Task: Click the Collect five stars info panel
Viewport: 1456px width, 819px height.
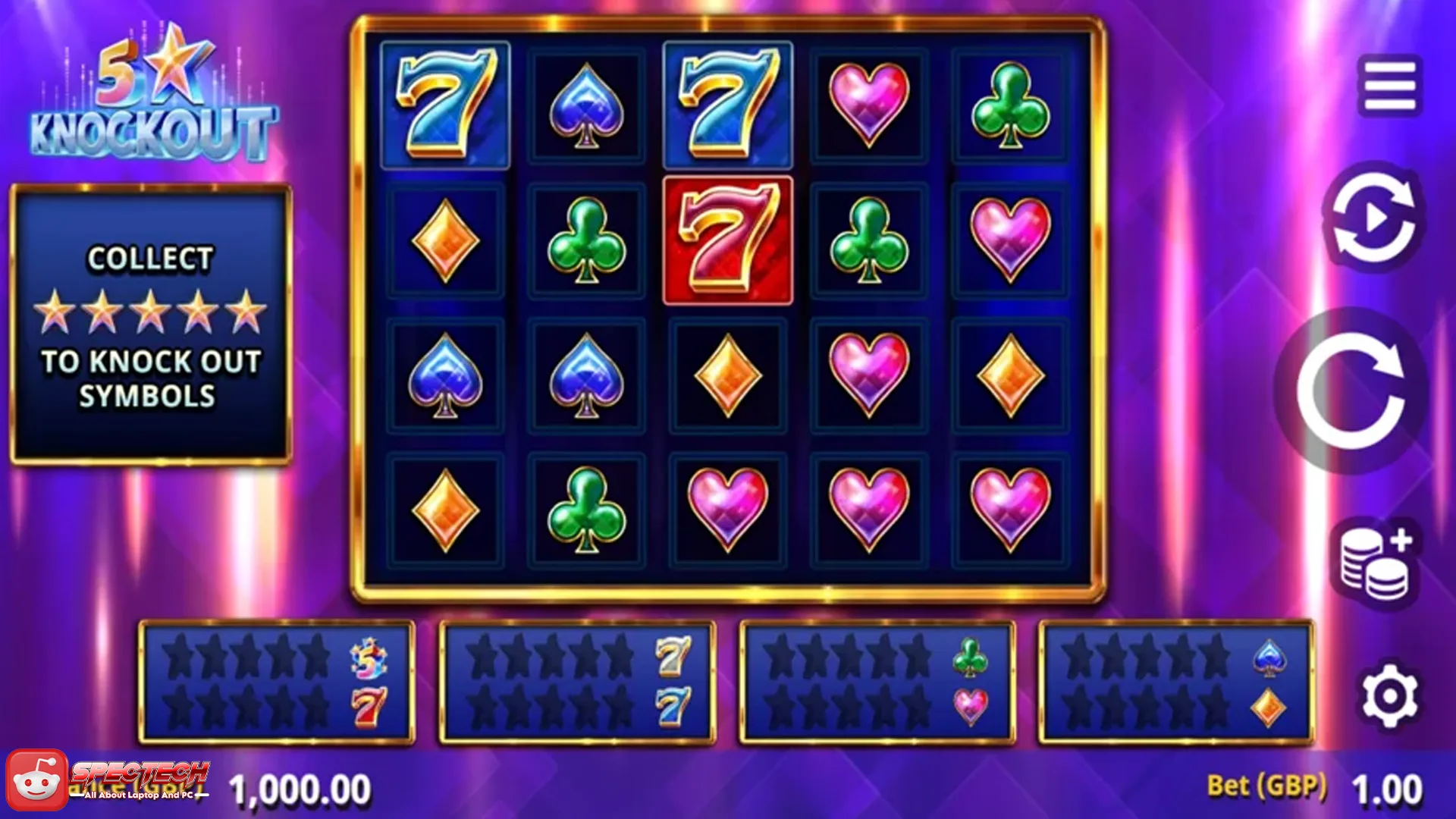Action: [x=150, y=322]
